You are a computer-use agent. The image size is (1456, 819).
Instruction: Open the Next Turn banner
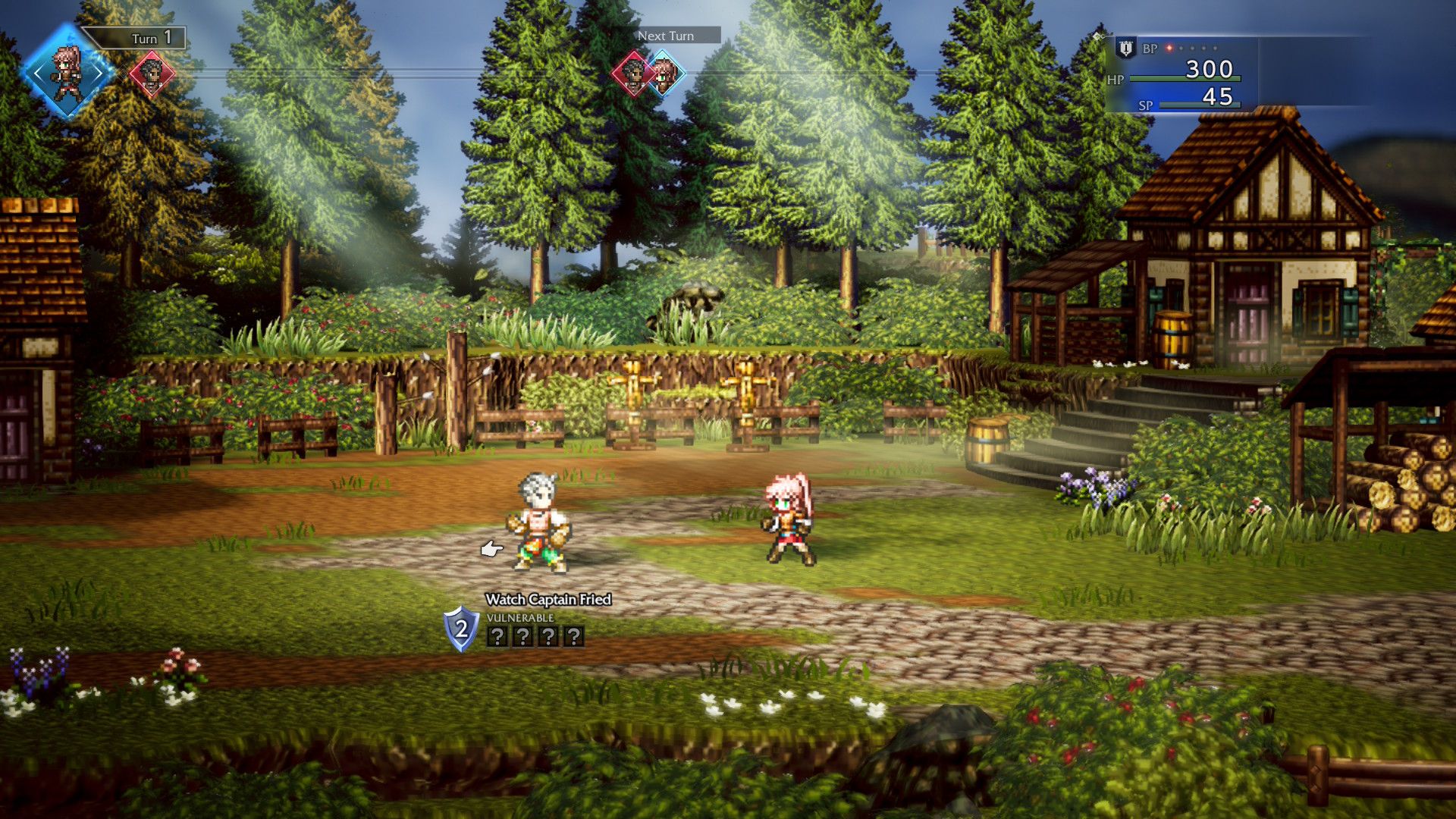pos(666,36)
